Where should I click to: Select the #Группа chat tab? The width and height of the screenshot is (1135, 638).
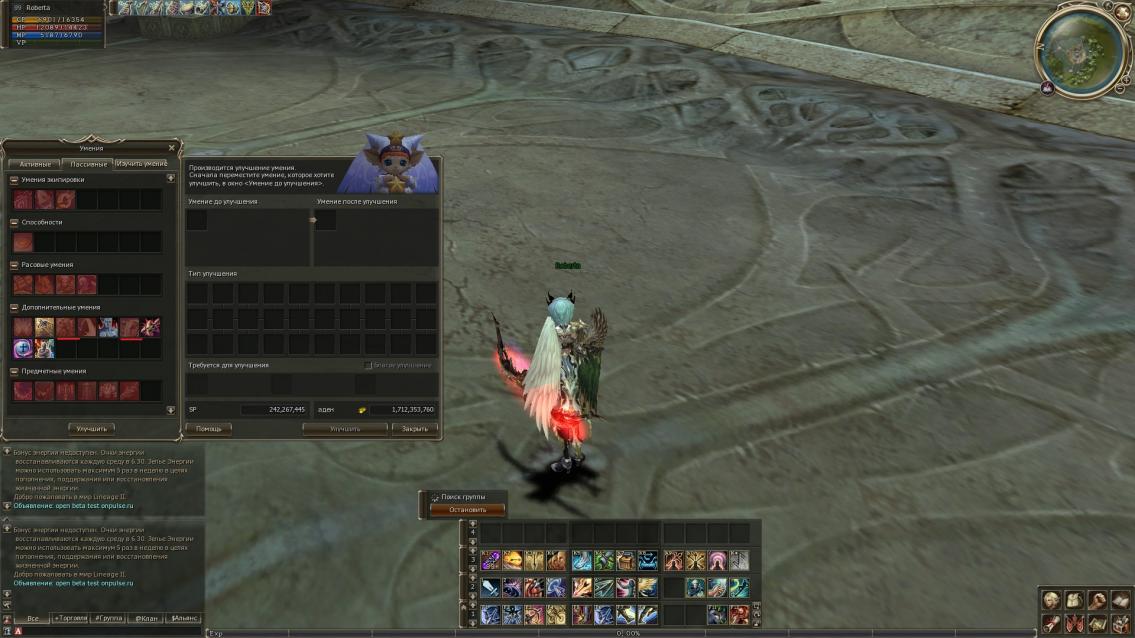(108, 618)
